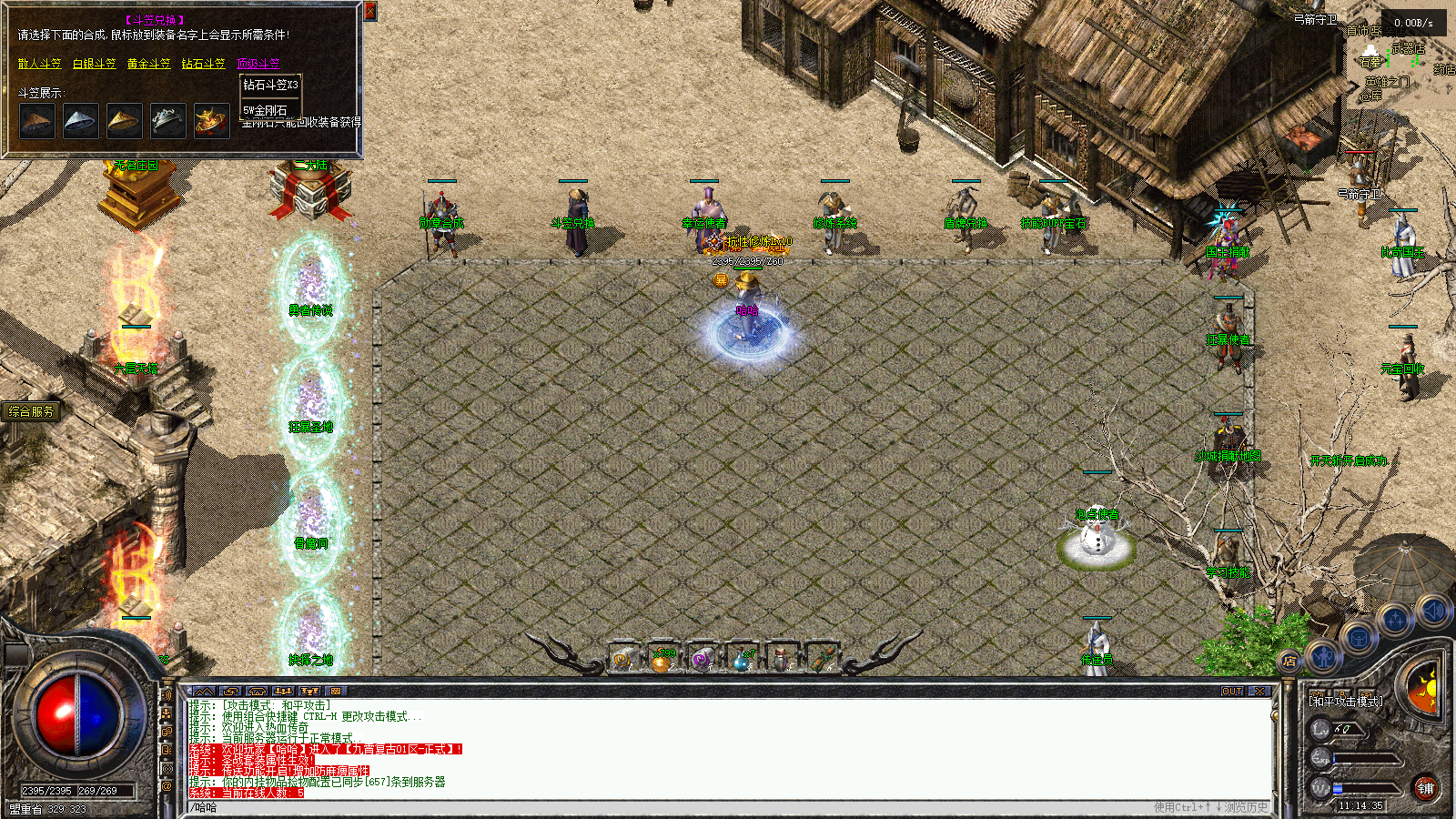Image resolution: width=1456 pixels, height=819 pixels.
Task: Use the purple spiral scroll hotbar slot
Action: point(701,659)
